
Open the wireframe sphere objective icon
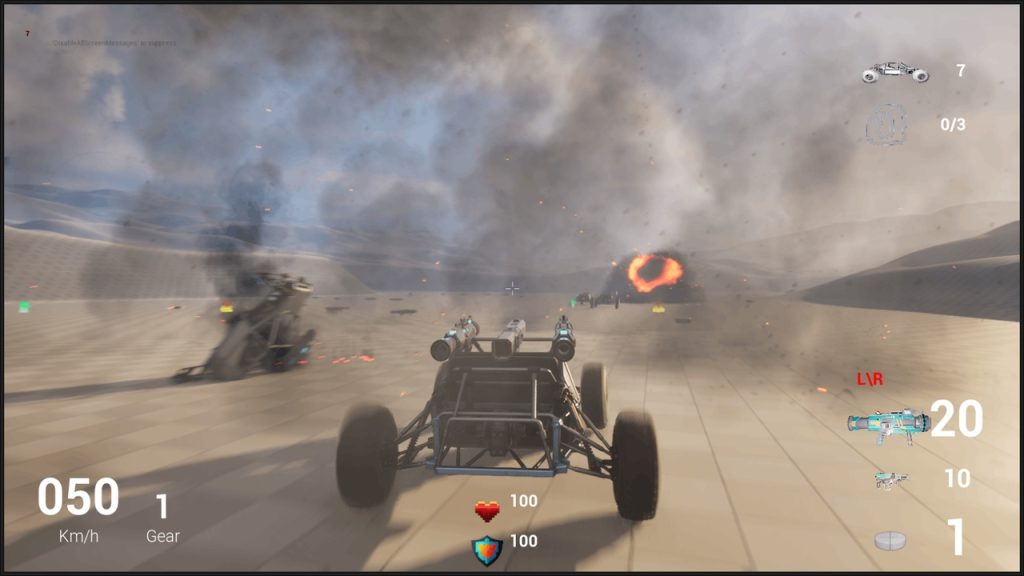tap(886, 125)
